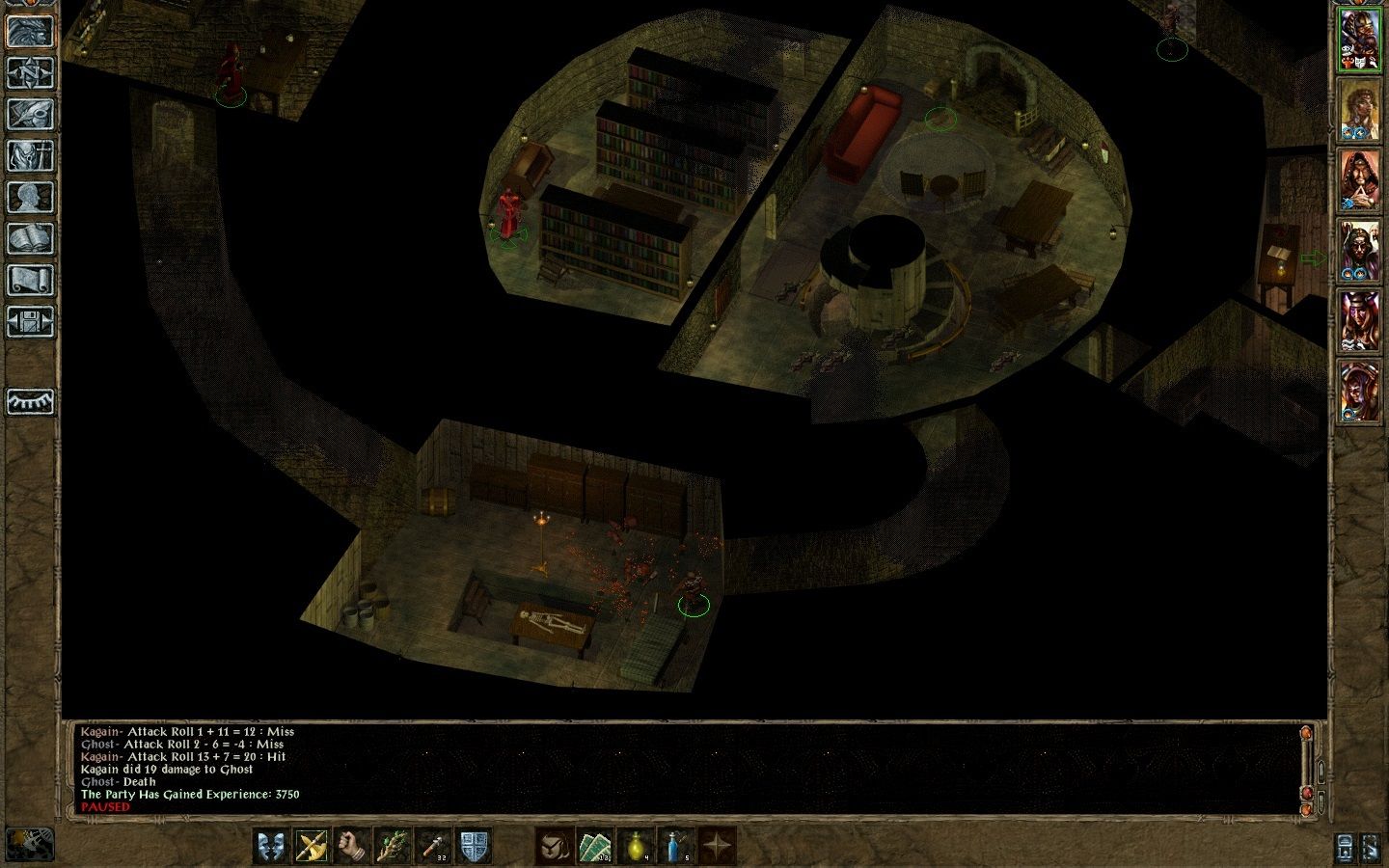Choose the talk action with twin masks
This screenshot has height=868, width=1389.
tap(271, 845)
